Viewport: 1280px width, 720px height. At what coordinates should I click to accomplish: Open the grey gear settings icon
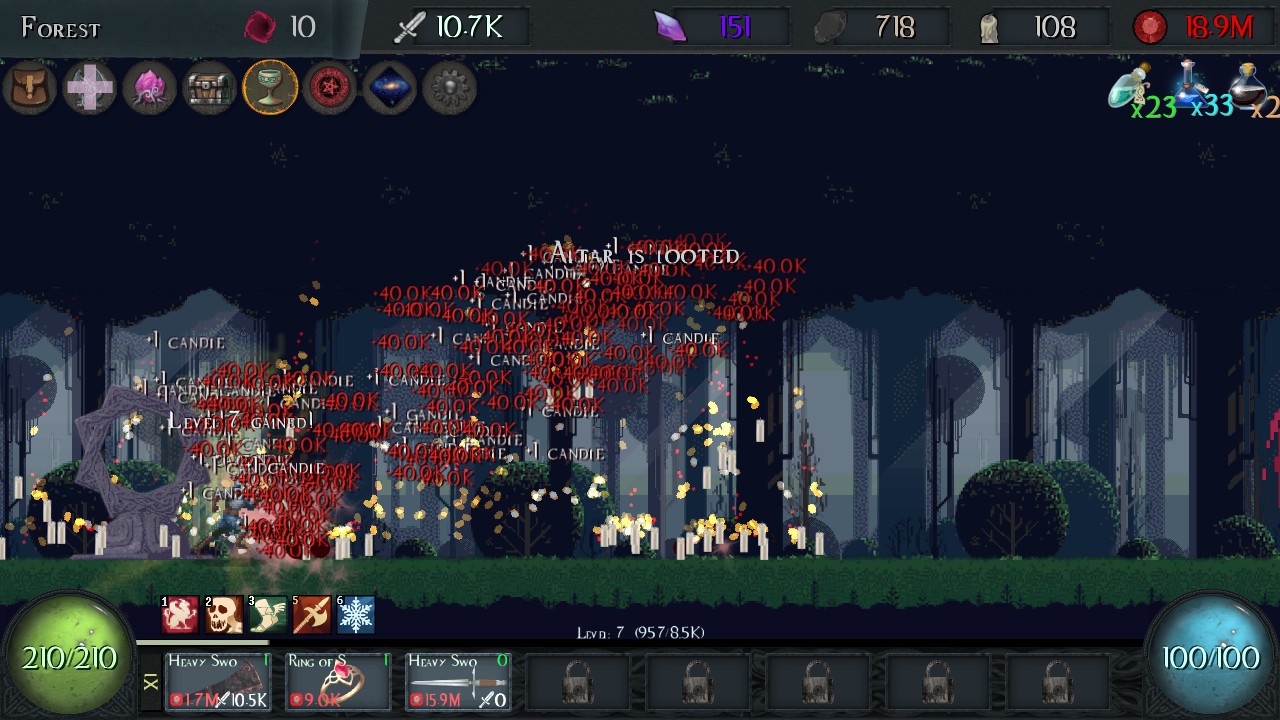click(x=449, y=88)
